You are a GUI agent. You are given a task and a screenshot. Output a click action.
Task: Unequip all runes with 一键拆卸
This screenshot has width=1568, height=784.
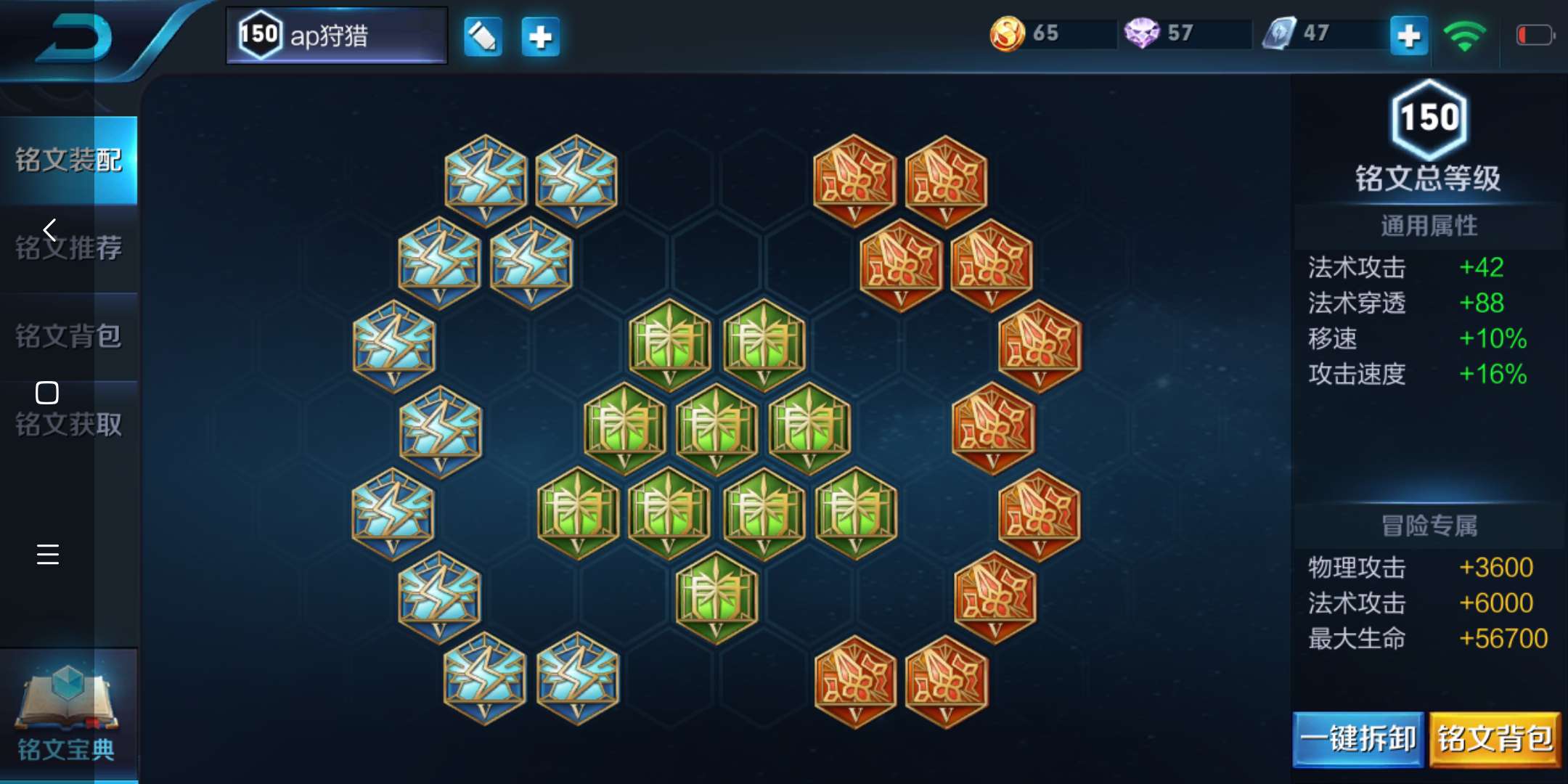(x=1357, y=739)
